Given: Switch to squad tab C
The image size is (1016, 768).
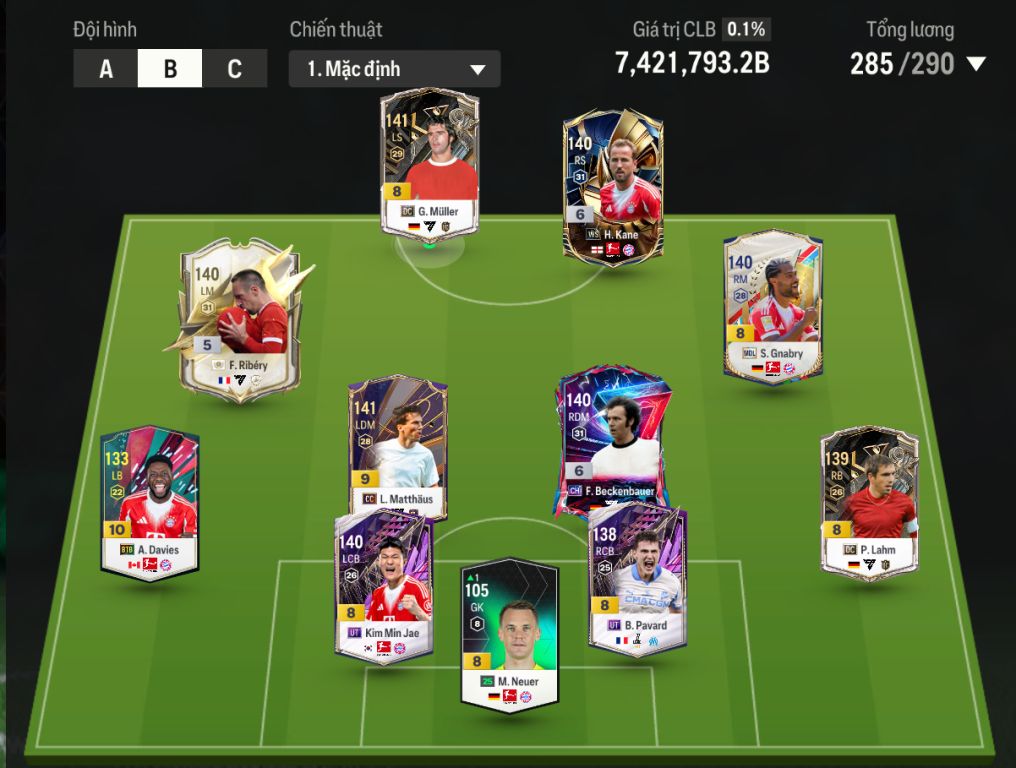Looking at the screenshot, I should coord(235,69).
